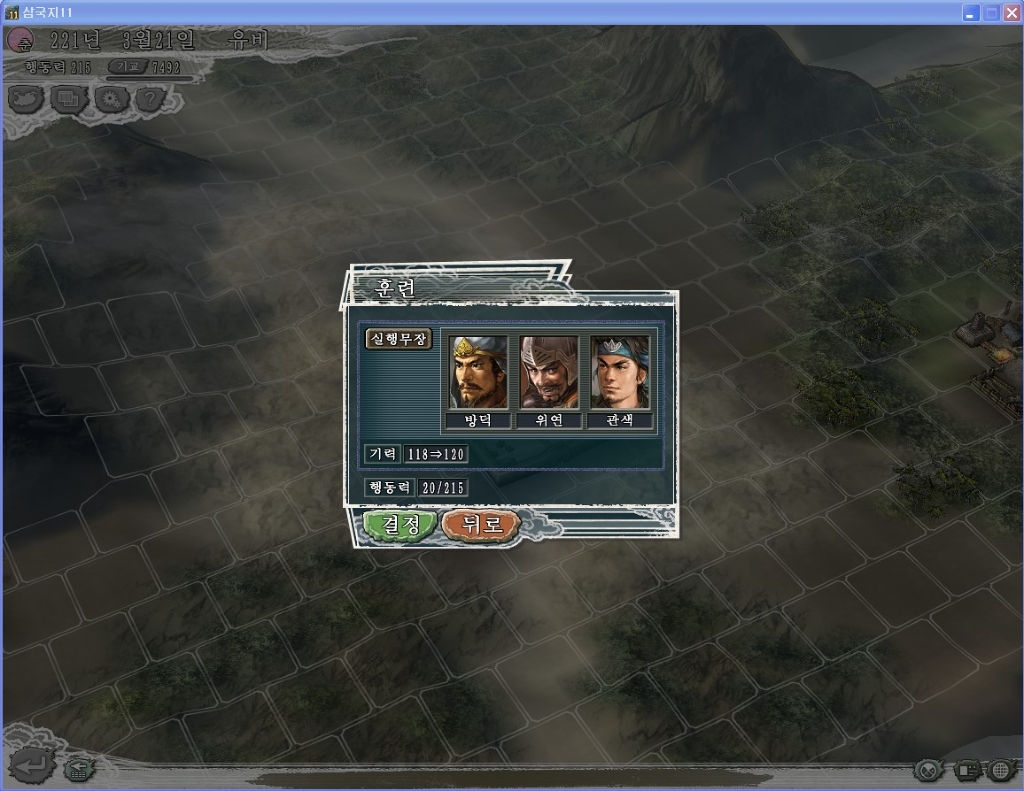Go back using the orange 뒤로 button
This screenshot has width=1024, height=791.
pyautogui.click(x=480, y=524)
